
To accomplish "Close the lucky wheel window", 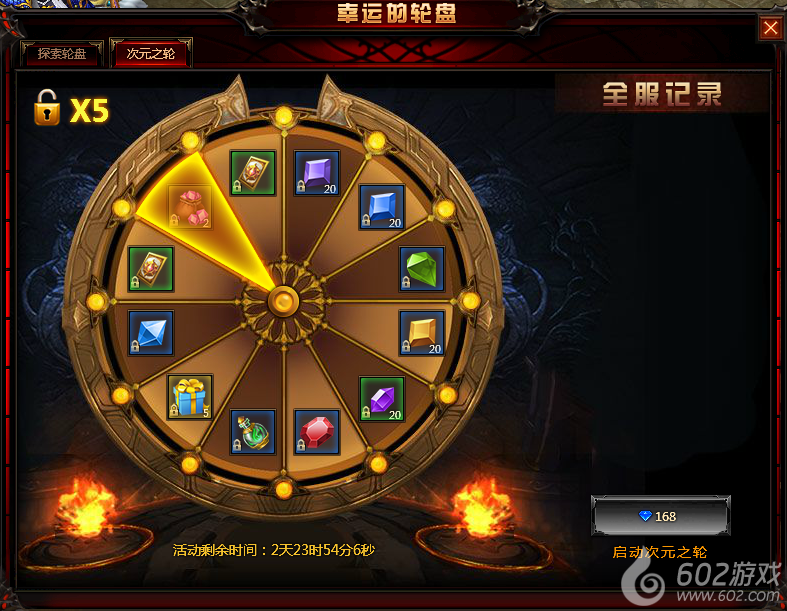I will click(770, 28).
